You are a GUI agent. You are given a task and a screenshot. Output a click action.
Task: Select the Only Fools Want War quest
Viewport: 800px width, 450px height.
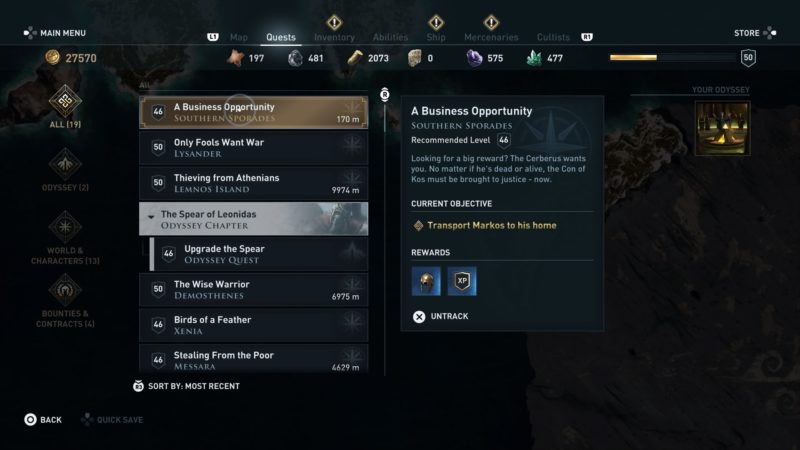253,148
